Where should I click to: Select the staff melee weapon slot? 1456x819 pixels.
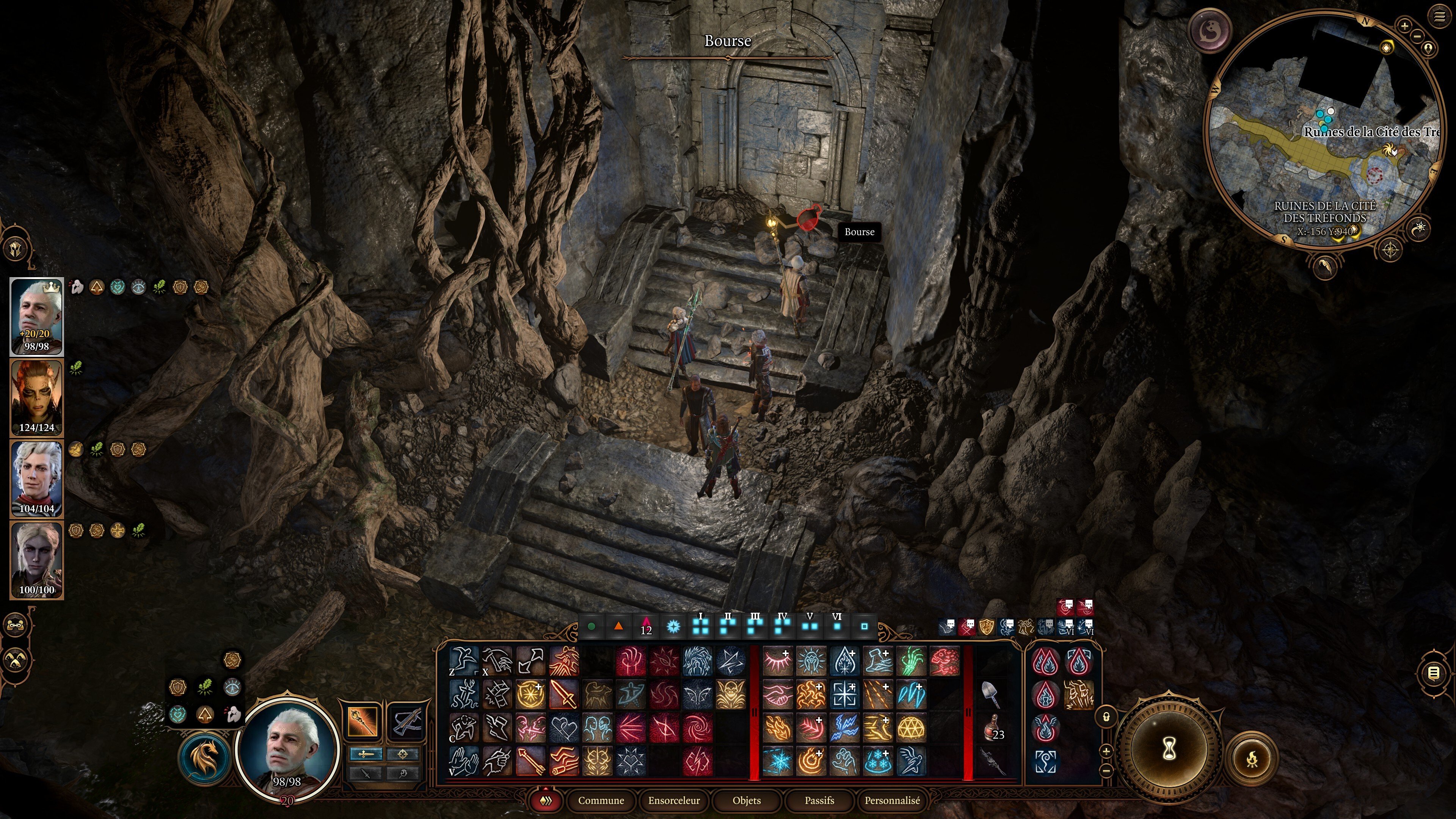362,721
